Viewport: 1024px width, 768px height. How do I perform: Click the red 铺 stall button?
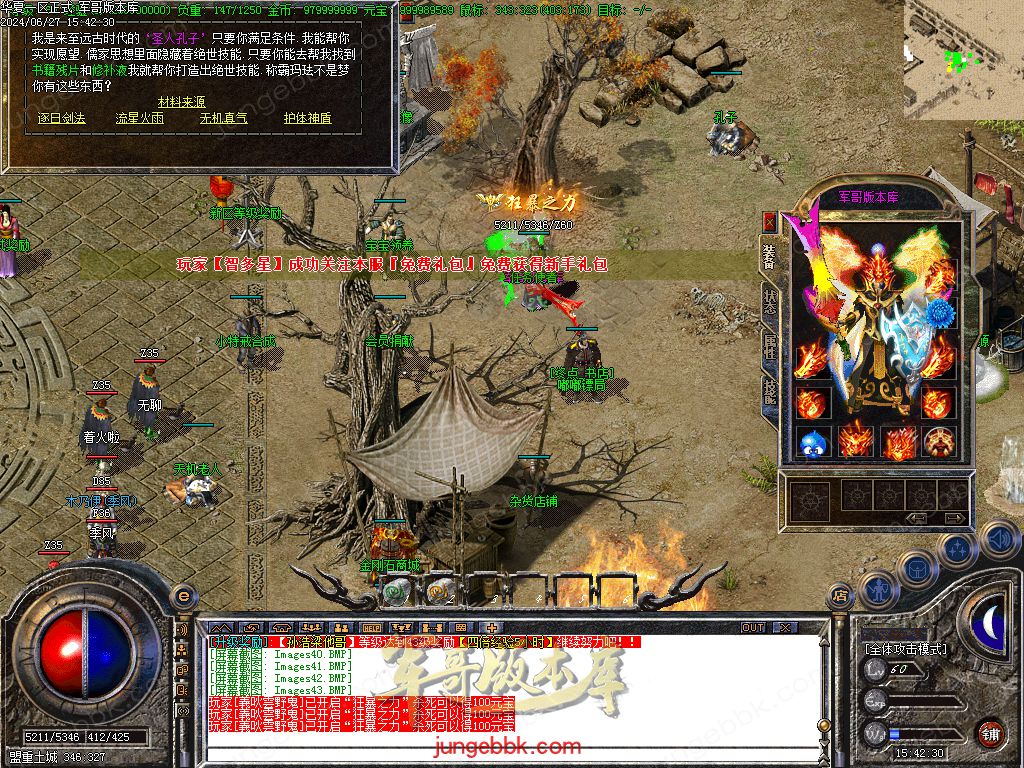pos(990,733)
